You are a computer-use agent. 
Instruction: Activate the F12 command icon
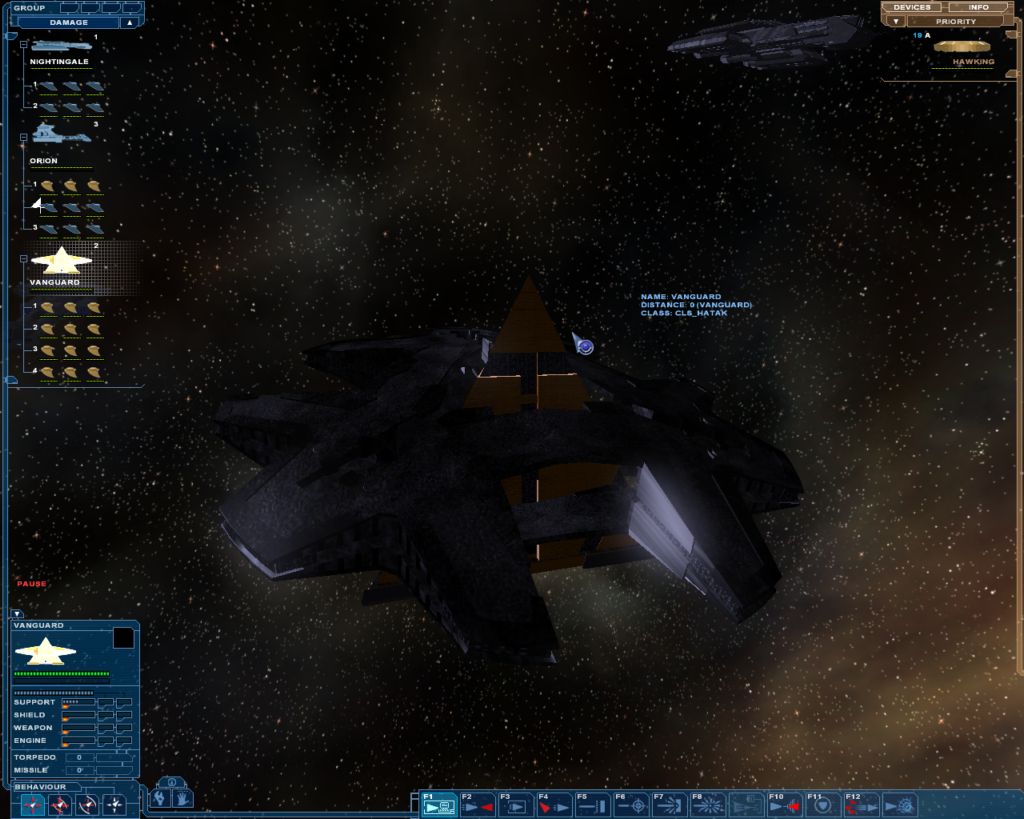(x=860, y=805)
